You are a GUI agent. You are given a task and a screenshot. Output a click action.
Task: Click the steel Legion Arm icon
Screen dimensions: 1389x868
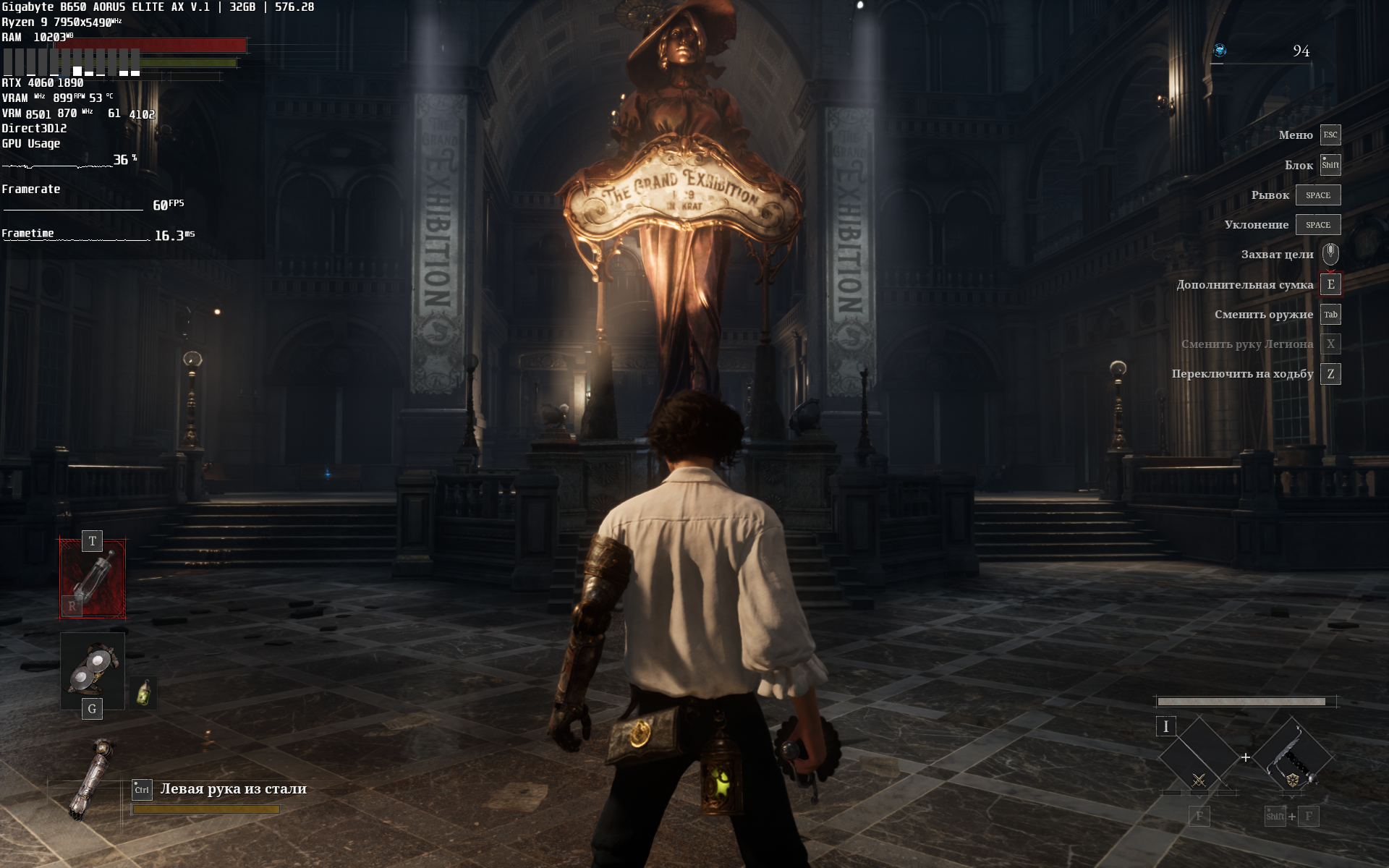pyautogui.click(x=92, y=779)
